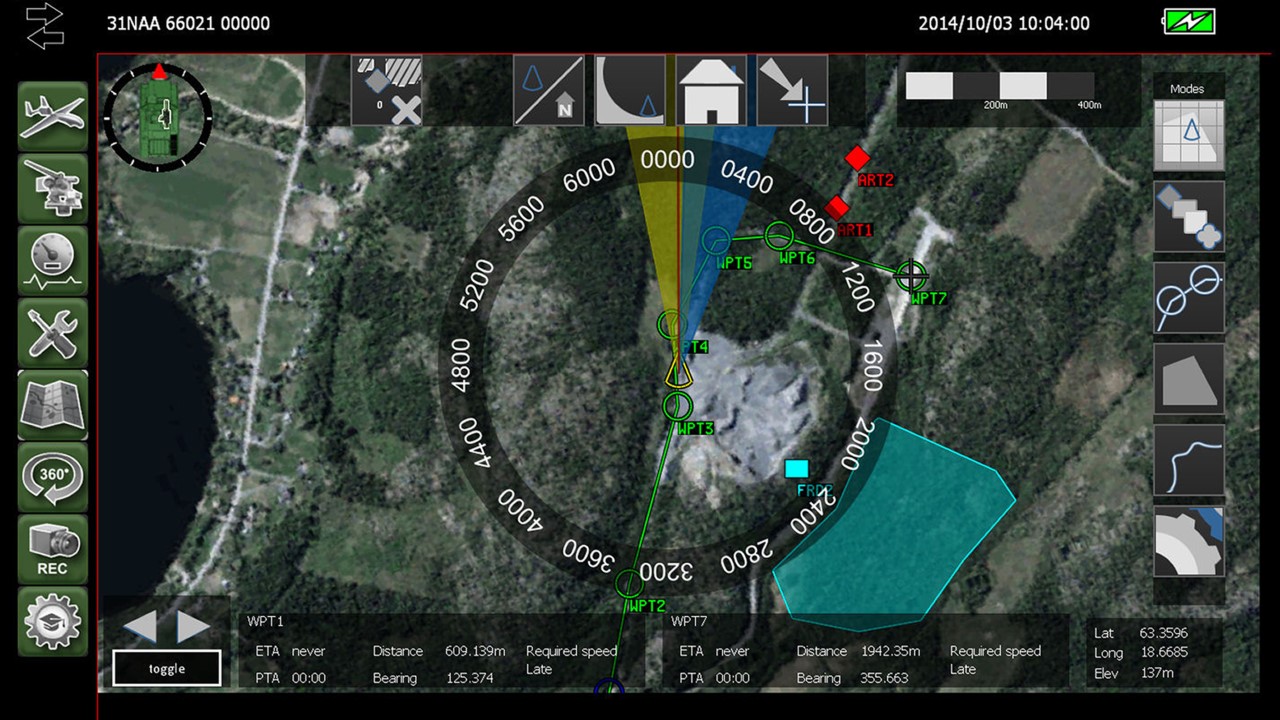View the WPT7 information tab
The image size is (1280, 720).
click(689, 621)
